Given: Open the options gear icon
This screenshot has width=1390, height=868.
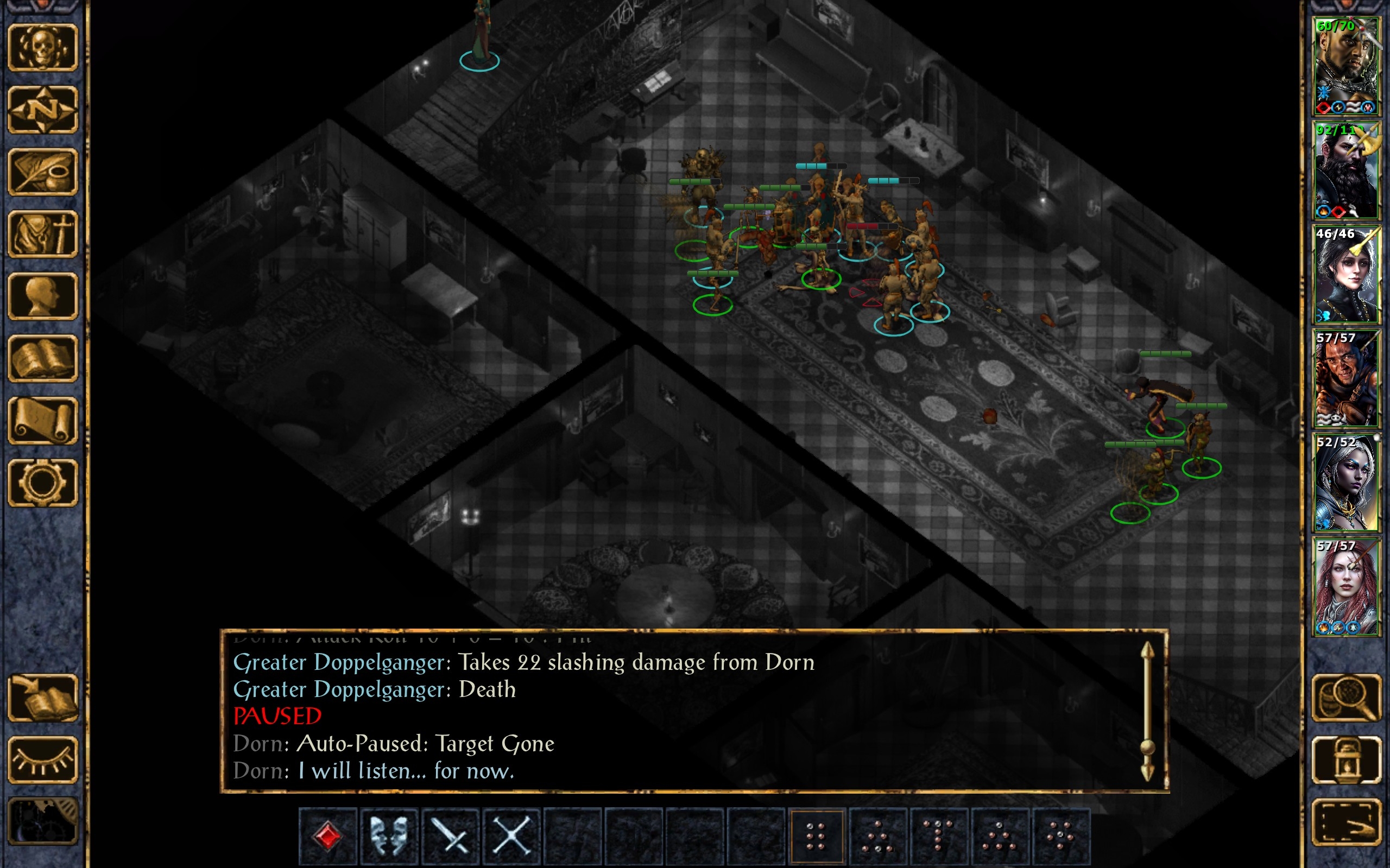Looking at the screenshot, I should [x=42, y=482].
